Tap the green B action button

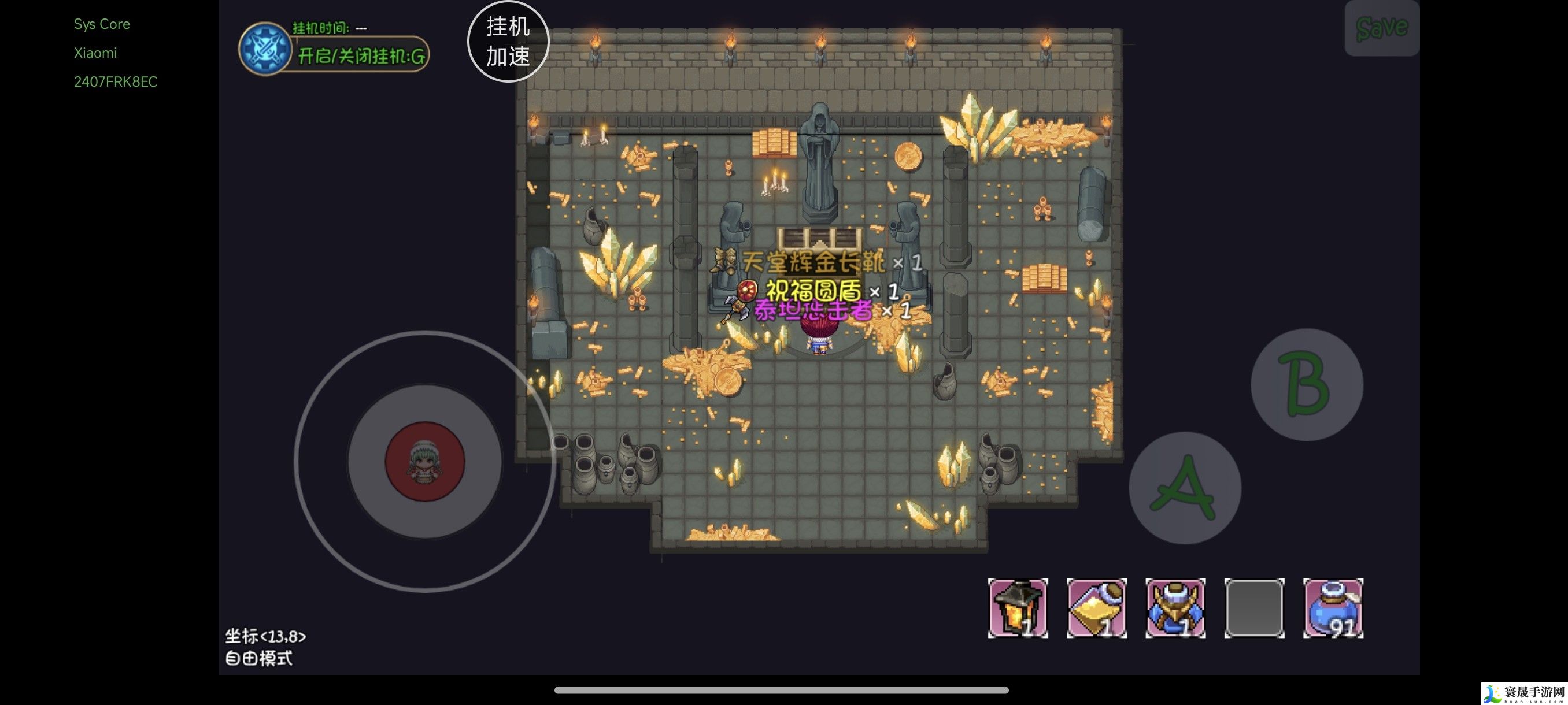(x=1306, y=384)
